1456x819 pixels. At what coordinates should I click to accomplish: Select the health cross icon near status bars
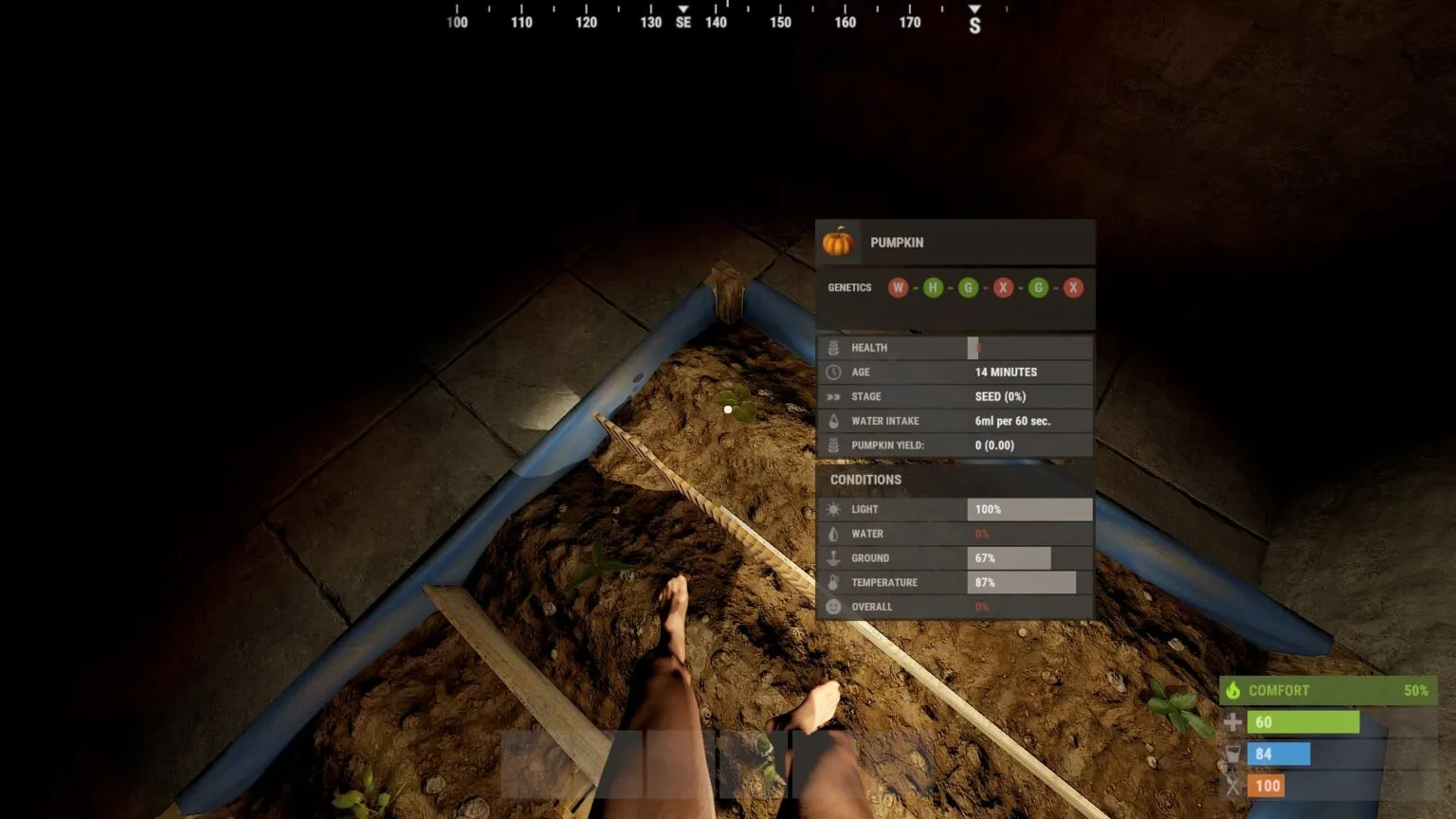[1234, 721]
